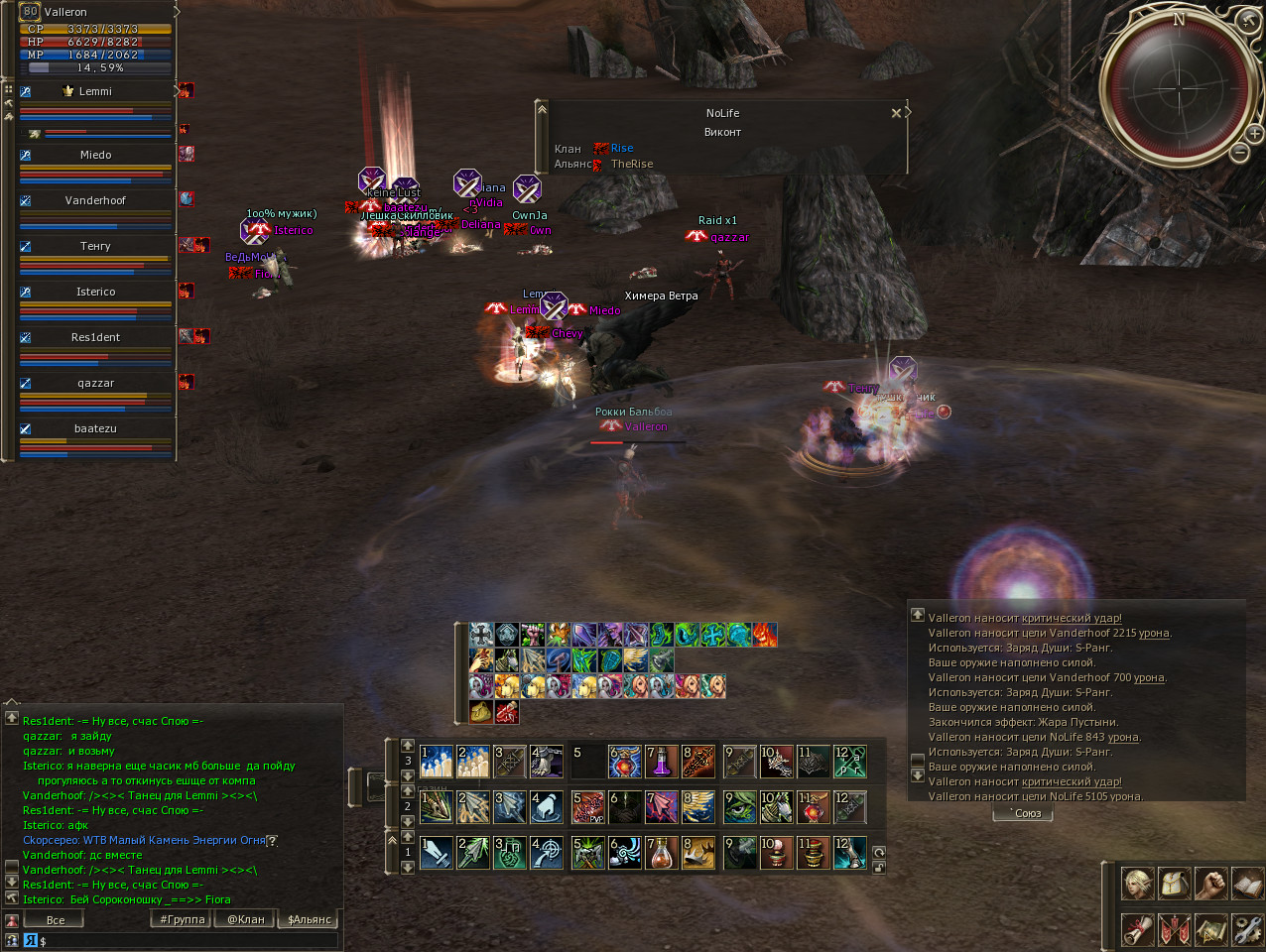Image resolution: width=1266 pixels, height=952 pixels.
Task: Use the sword attack skill in hotbar 1
Action: (436, 853)
